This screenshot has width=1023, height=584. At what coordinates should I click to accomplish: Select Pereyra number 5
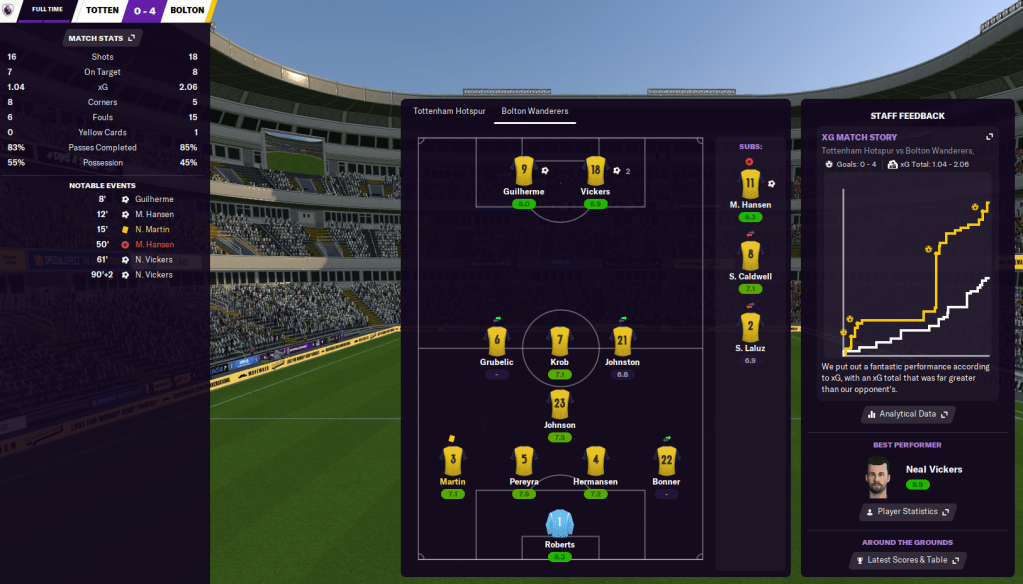pos(524,461)
